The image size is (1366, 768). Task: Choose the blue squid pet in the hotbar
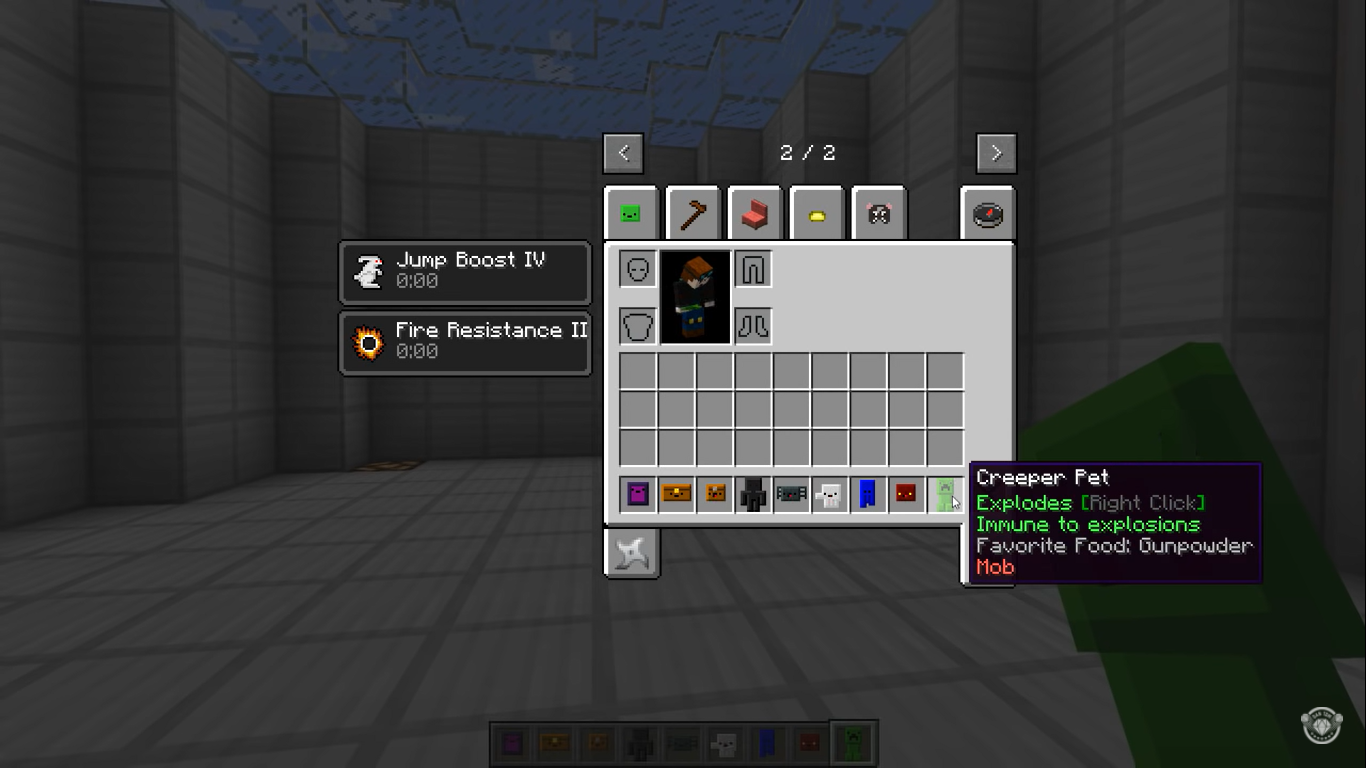pyautogui.click(x=868, y=494)
